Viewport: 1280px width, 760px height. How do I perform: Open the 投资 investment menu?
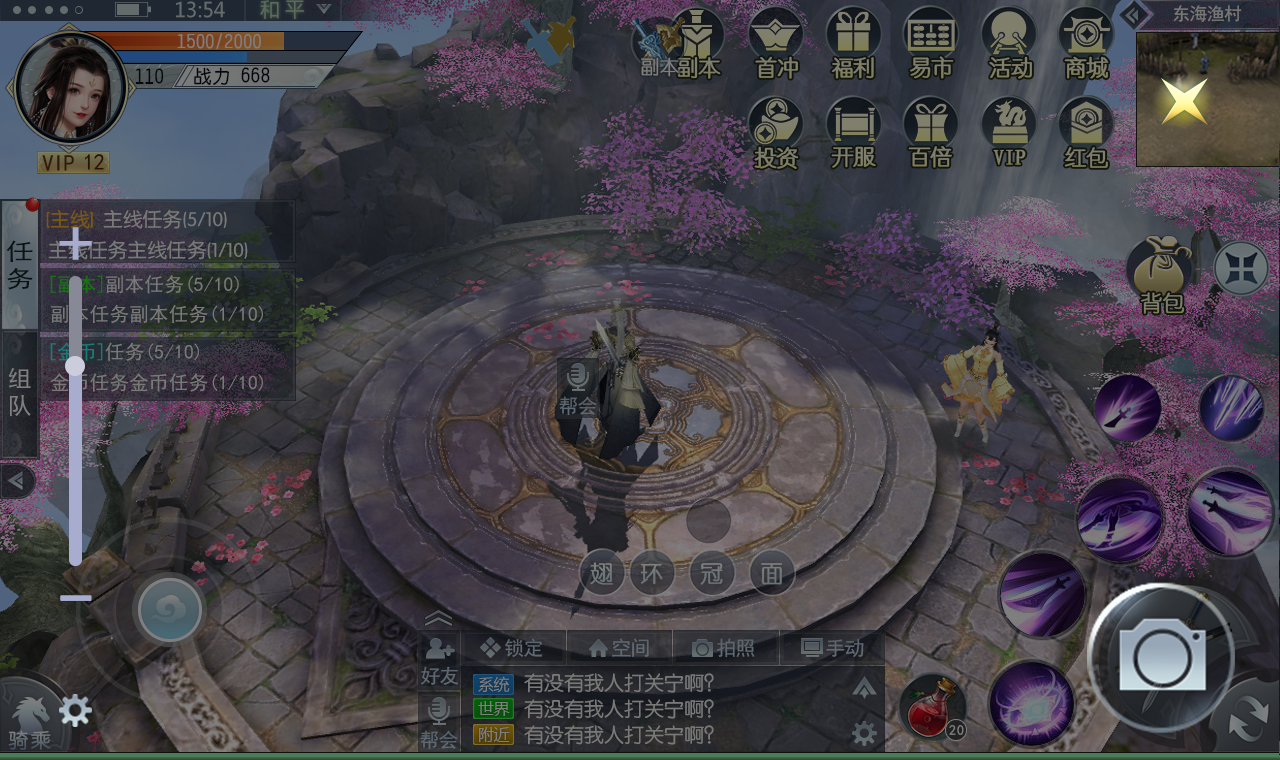[x=776, y=132]
